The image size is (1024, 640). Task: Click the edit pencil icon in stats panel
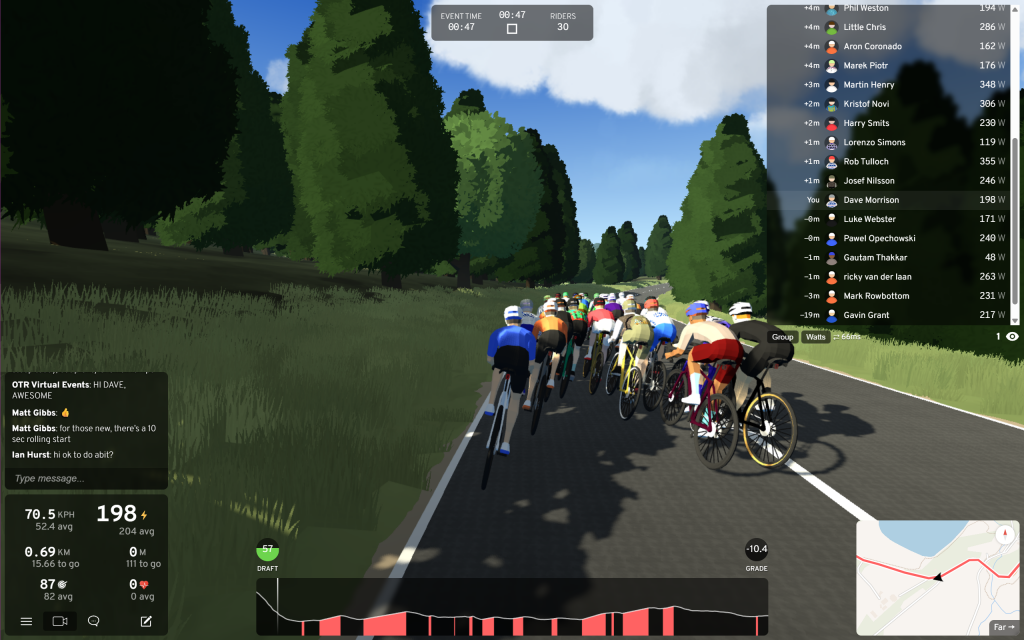[146, 621]
